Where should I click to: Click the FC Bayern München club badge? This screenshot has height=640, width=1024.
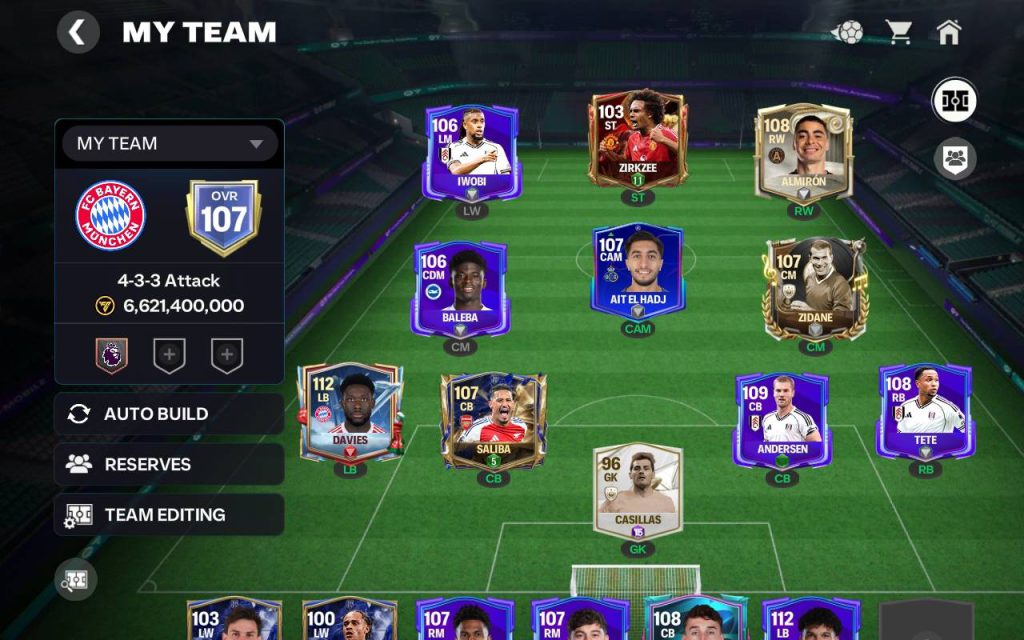[x=111, y=216]
